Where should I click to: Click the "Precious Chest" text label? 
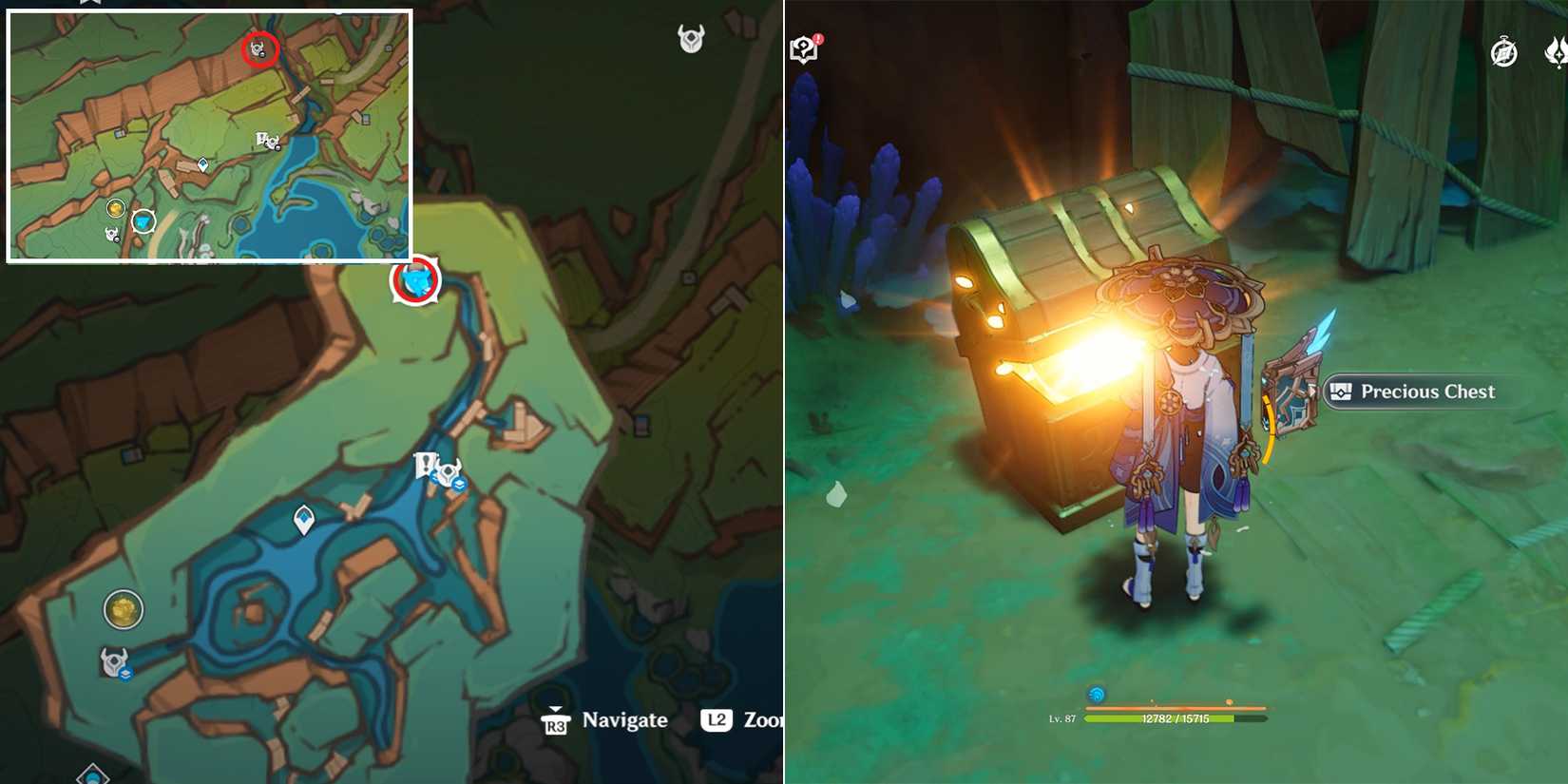[x=1428, y=392]
